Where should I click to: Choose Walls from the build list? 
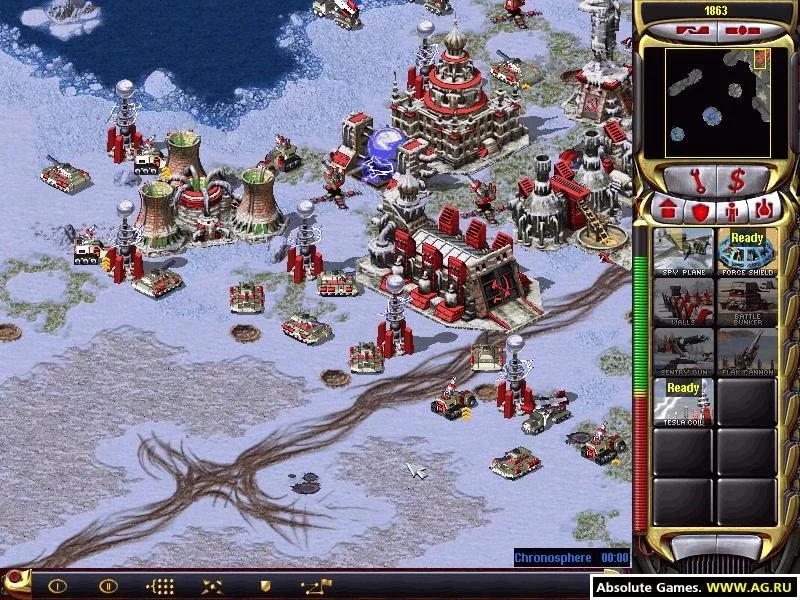pyautogui.click(x=684, y=302)
